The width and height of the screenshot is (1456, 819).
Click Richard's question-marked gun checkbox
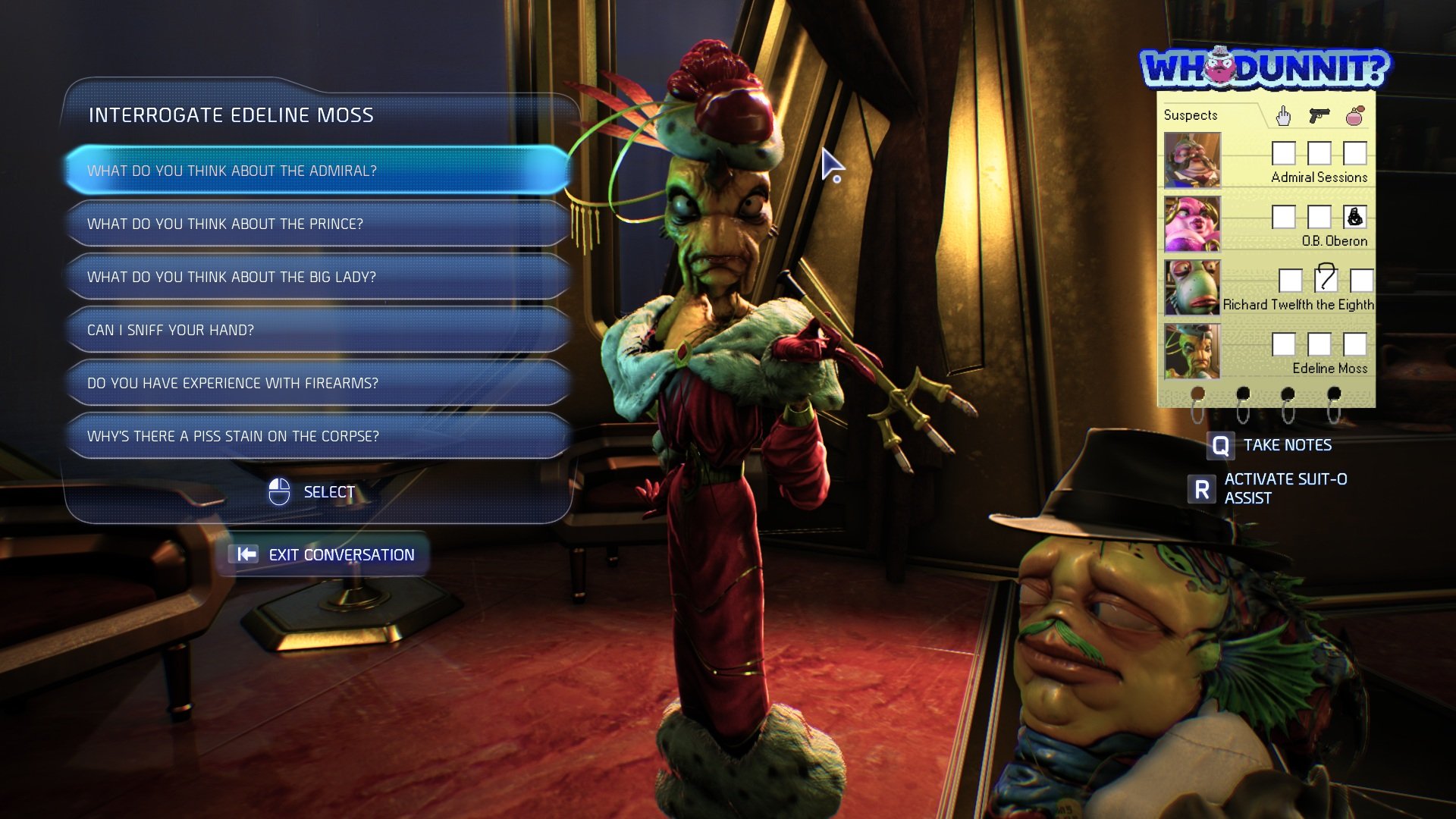pyautogui.click(x=1326, y=279)
